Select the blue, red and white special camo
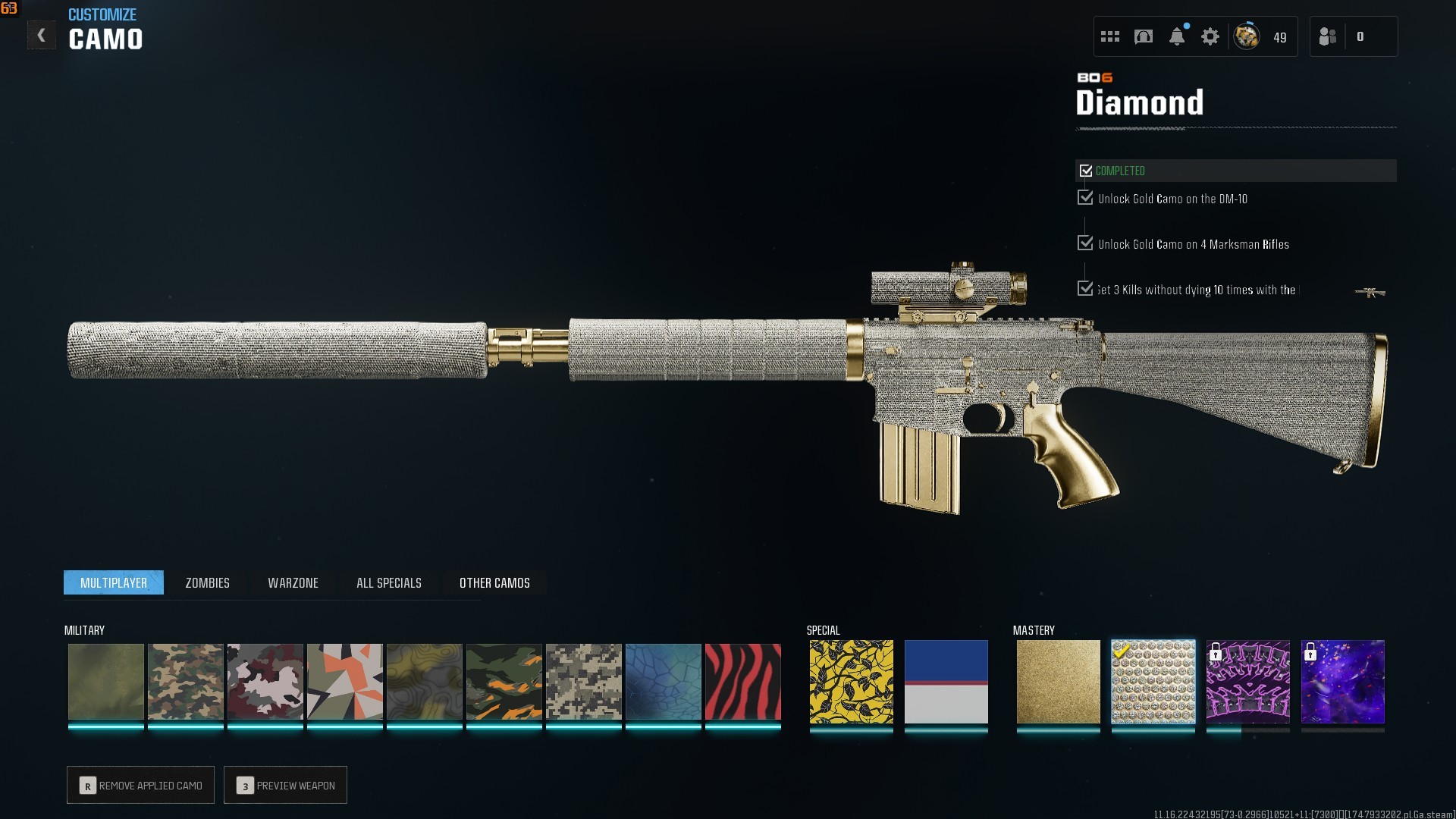 [946, 682]
